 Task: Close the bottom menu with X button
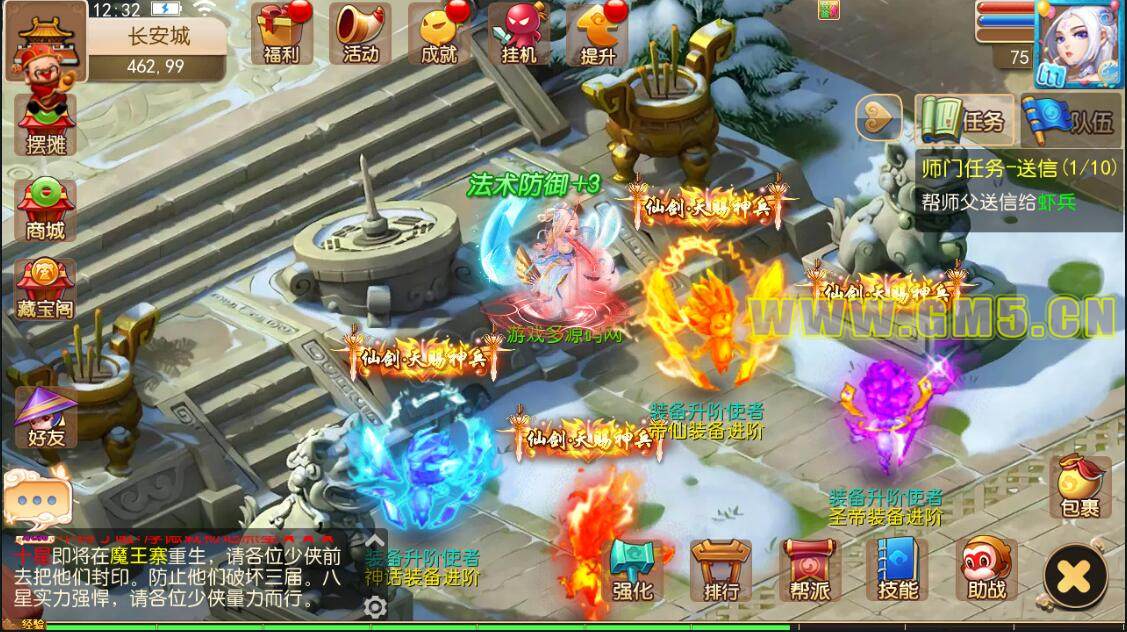[x=1074, y=577]
